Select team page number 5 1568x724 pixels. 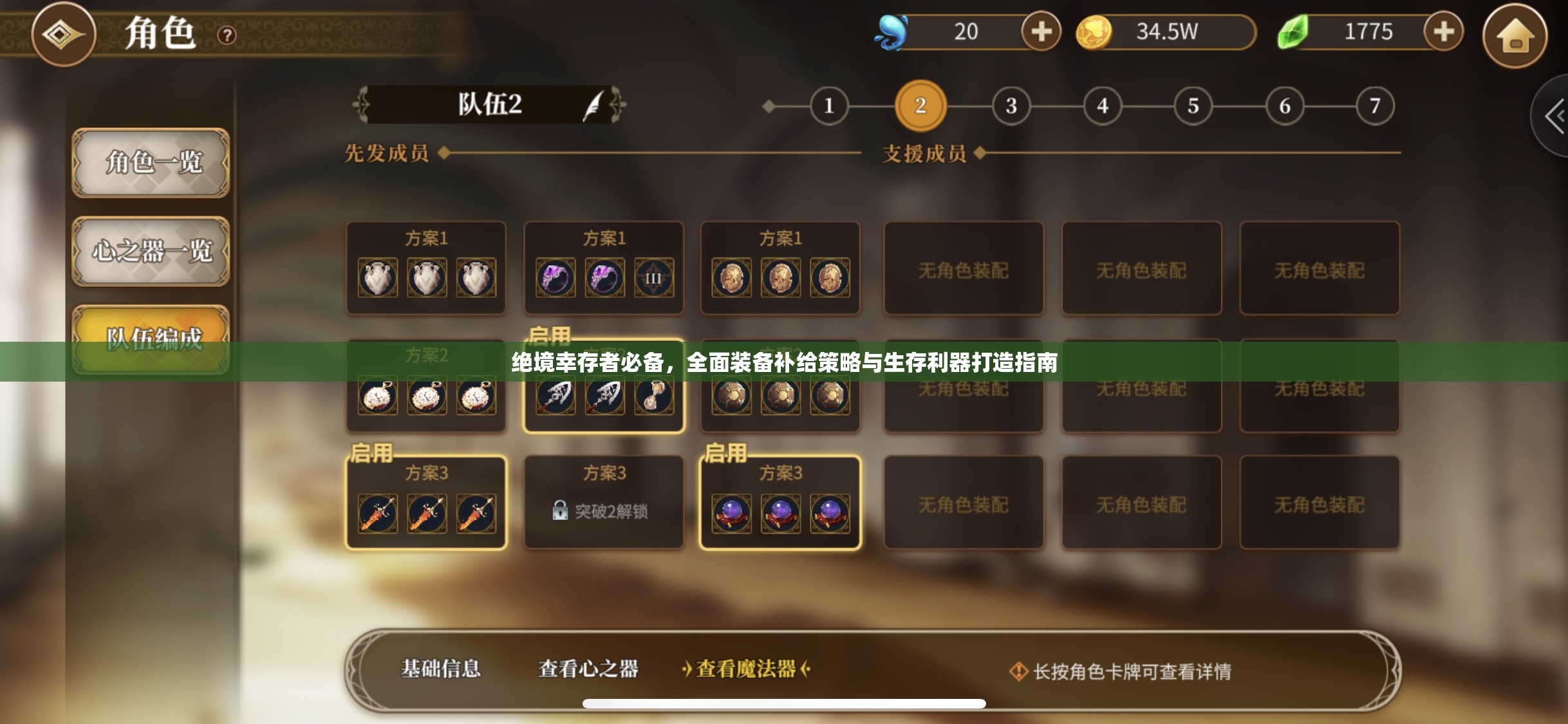[1193, 105]
